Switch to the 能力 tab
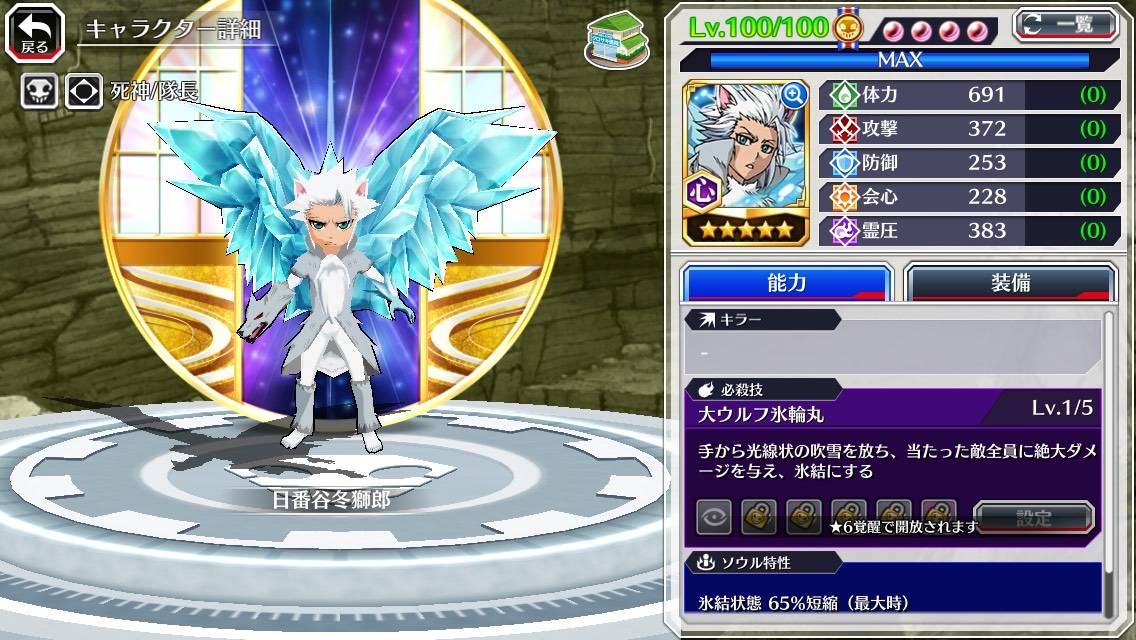Image resolution: width=1136 pixels, height=640 pixels. (x=786, y=283)
